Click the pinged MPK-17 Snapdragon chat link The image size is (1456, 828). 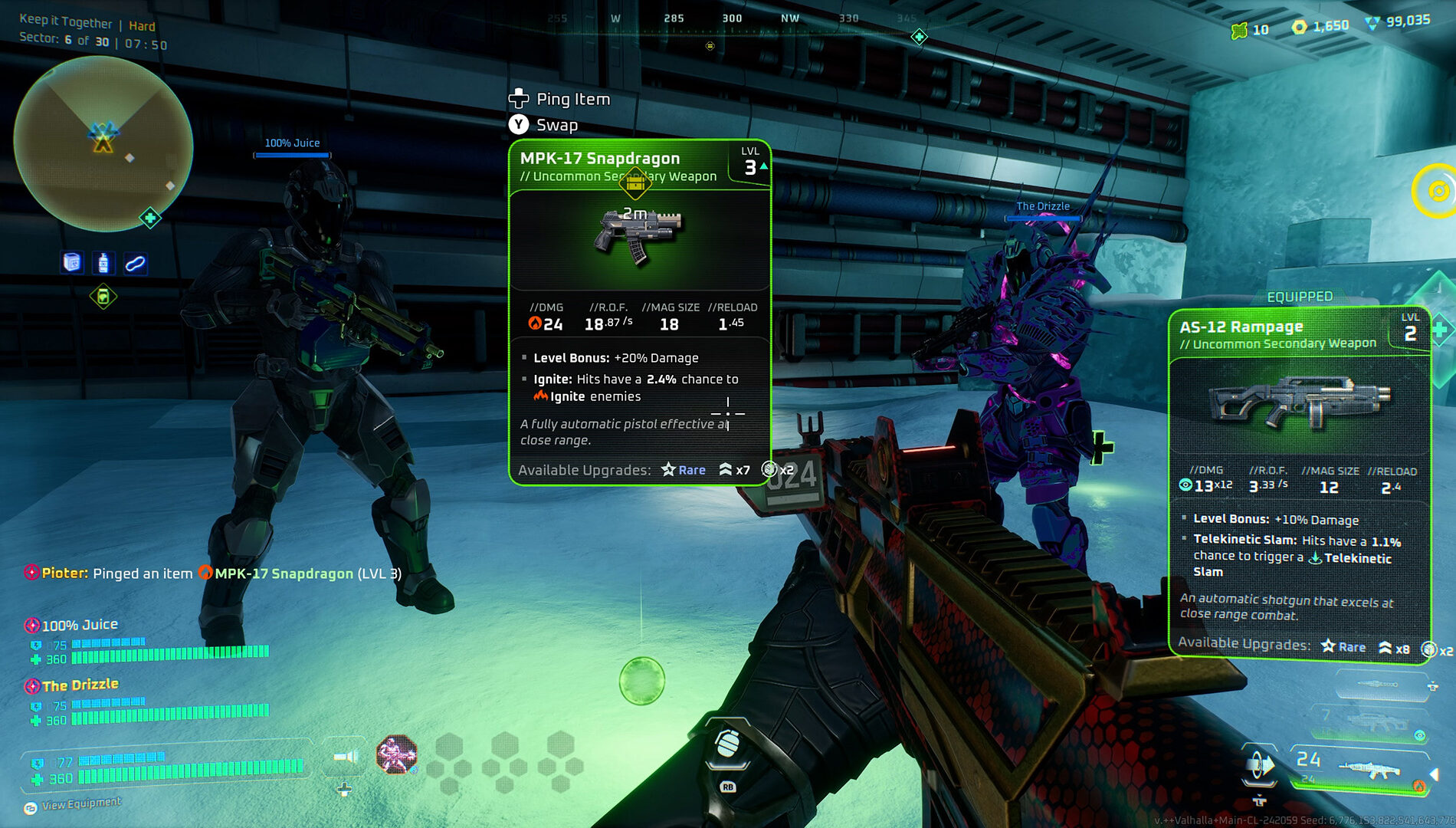pos(283,573)
